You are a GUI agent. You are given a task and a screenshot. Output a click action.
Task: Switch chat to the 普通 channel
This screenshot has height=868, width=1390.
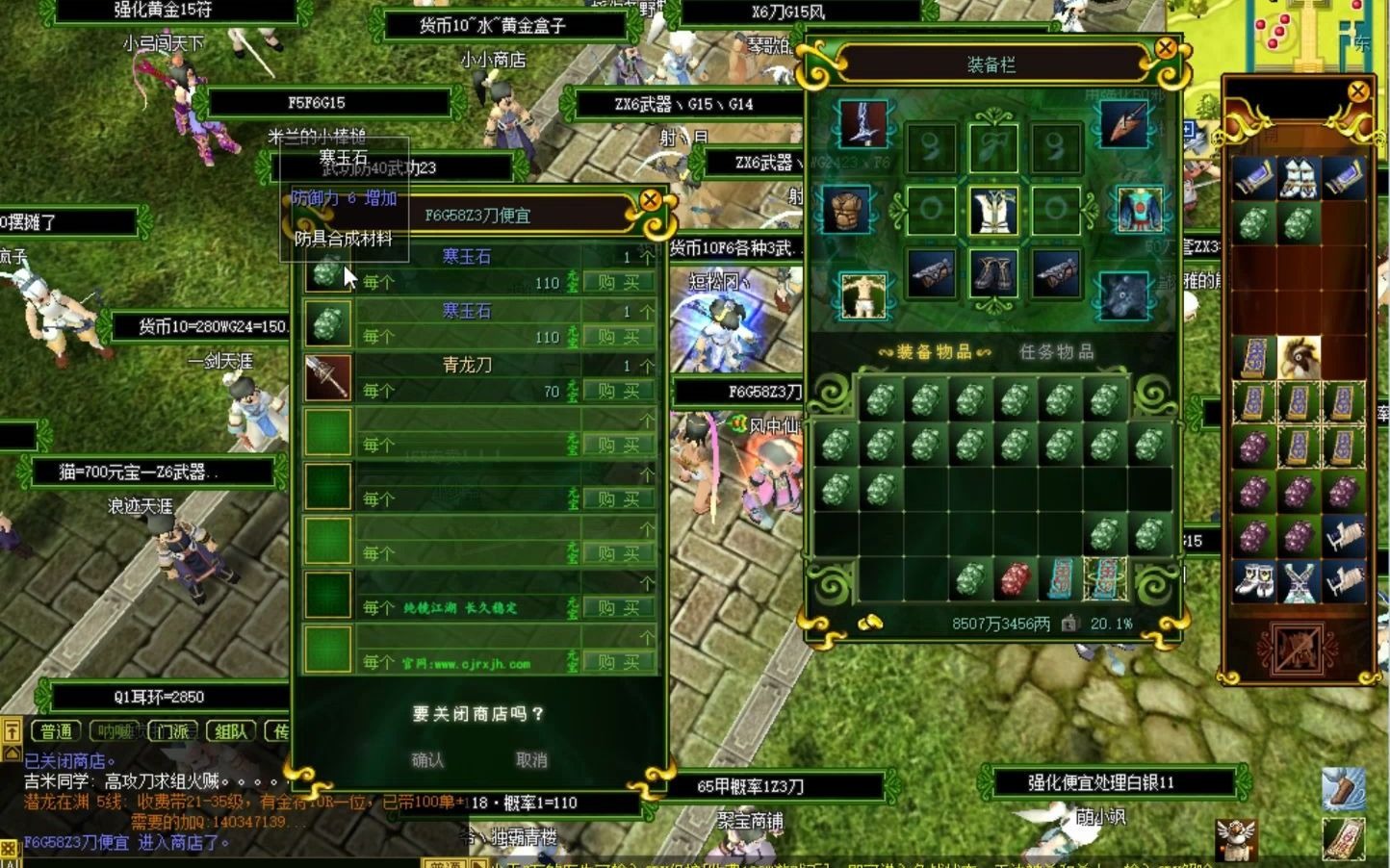(57, 731)
